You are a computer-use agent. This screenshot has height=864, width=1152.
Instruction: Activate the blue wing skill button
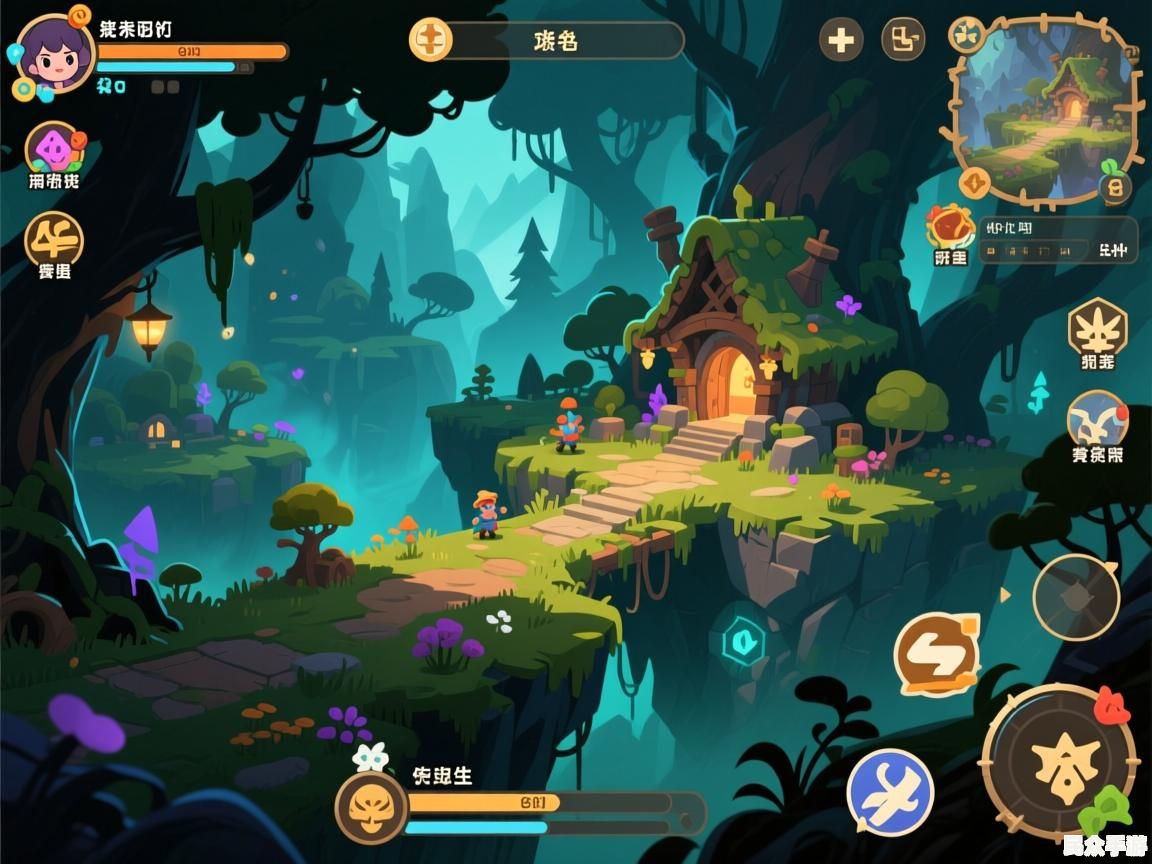(890, 793)
